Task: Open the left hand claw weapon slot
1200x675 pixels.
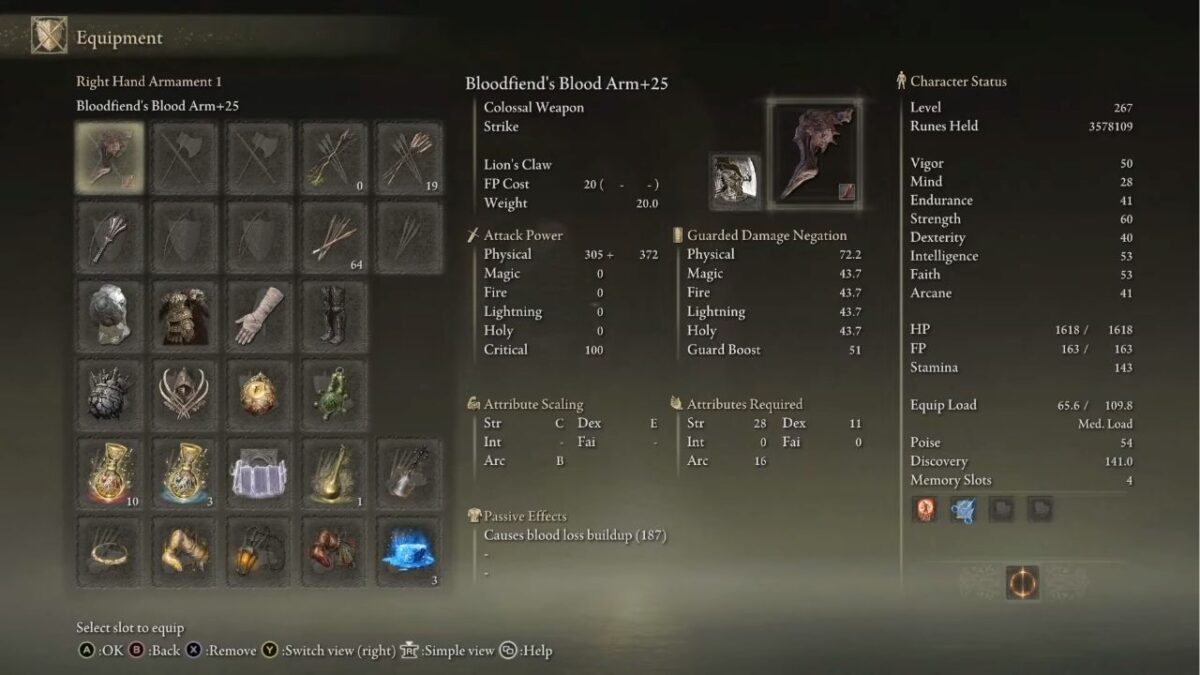Action: [x=110, y=237]
